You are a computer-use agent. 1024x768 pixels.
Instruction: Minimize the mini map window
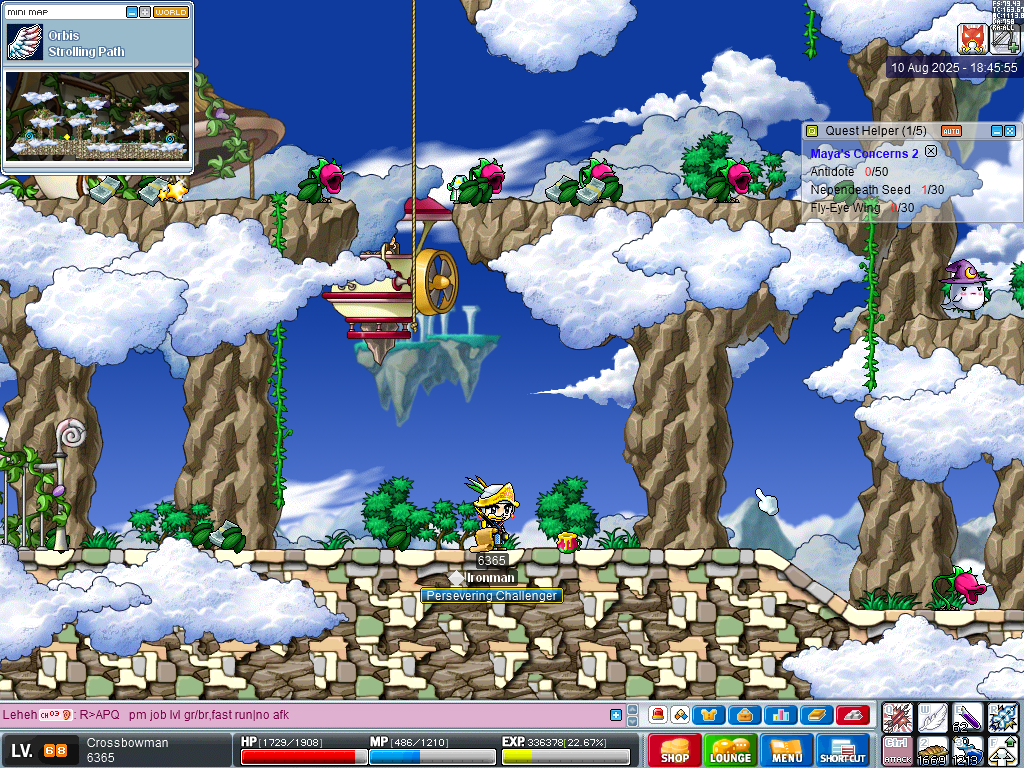click(x=133, y=13)
